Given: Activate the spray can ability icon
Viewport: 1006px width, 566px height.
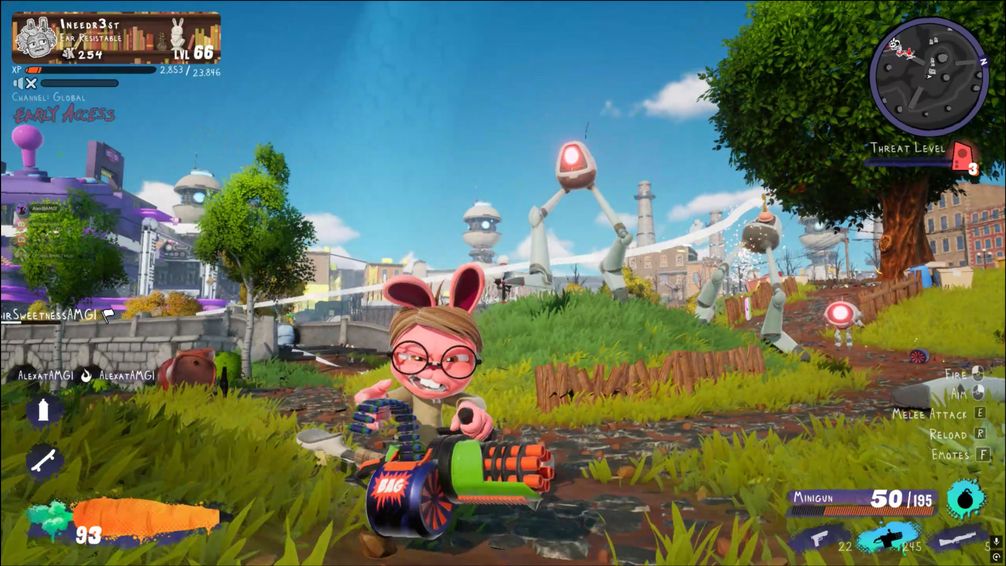Looking at the screenshot, I should [x=44, y=410].
